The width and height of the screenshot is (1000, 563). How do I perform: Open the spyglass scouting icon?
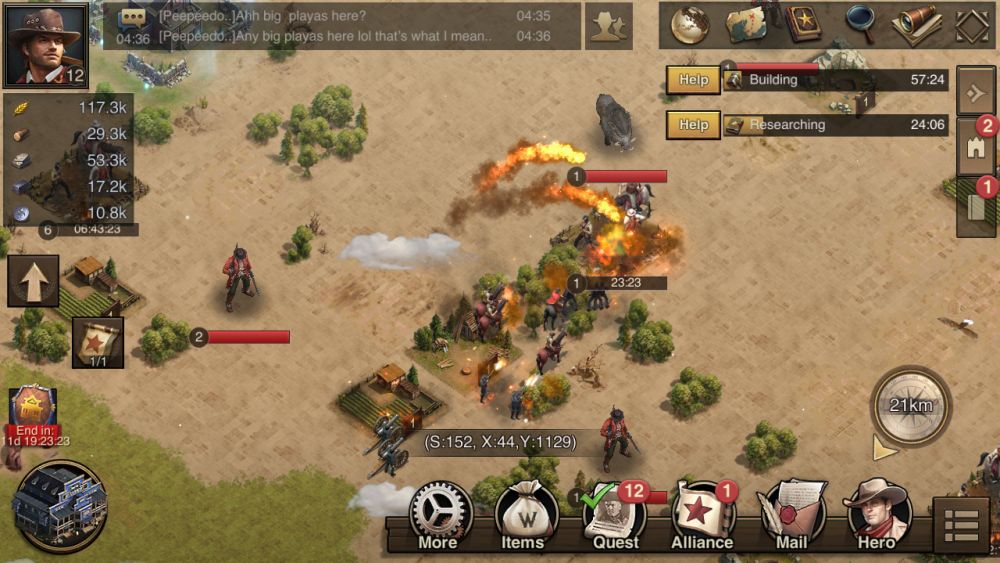tap(915, 25)
